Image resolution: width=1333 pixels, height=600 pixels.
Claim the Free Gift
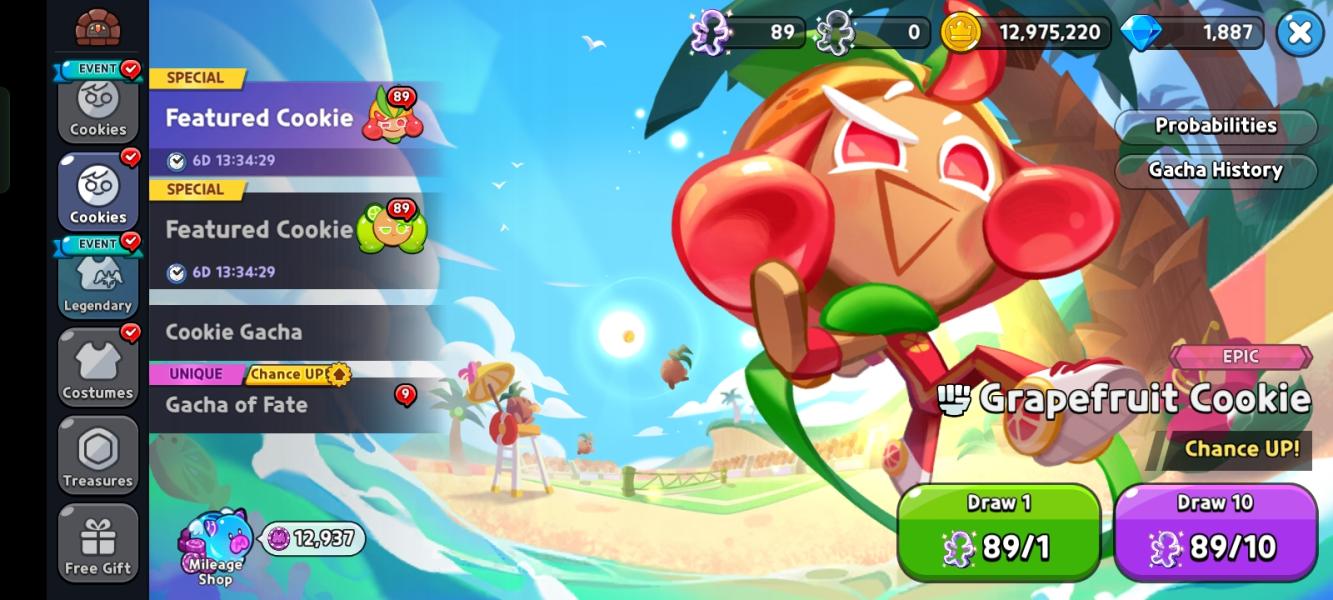coord(98,544)
